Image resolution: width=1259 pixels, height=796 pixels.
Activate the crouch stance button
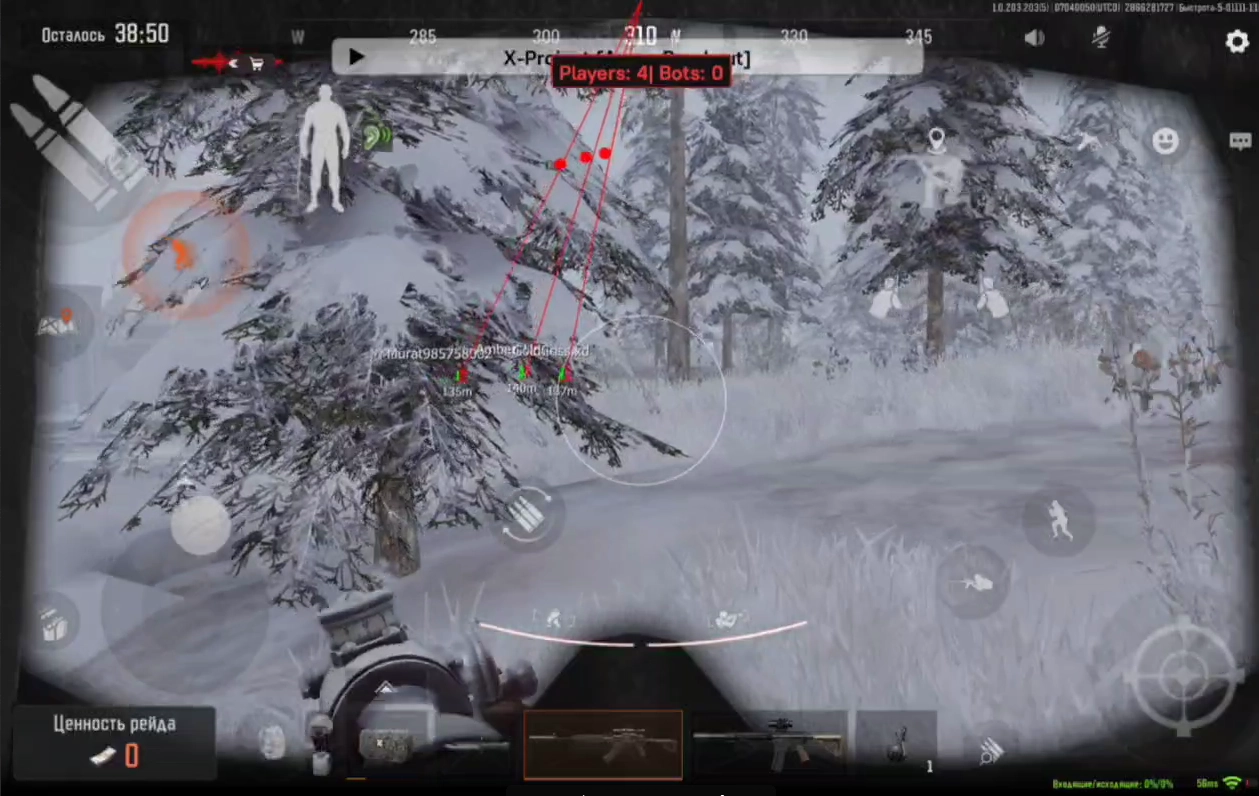tap(1058, 521)
